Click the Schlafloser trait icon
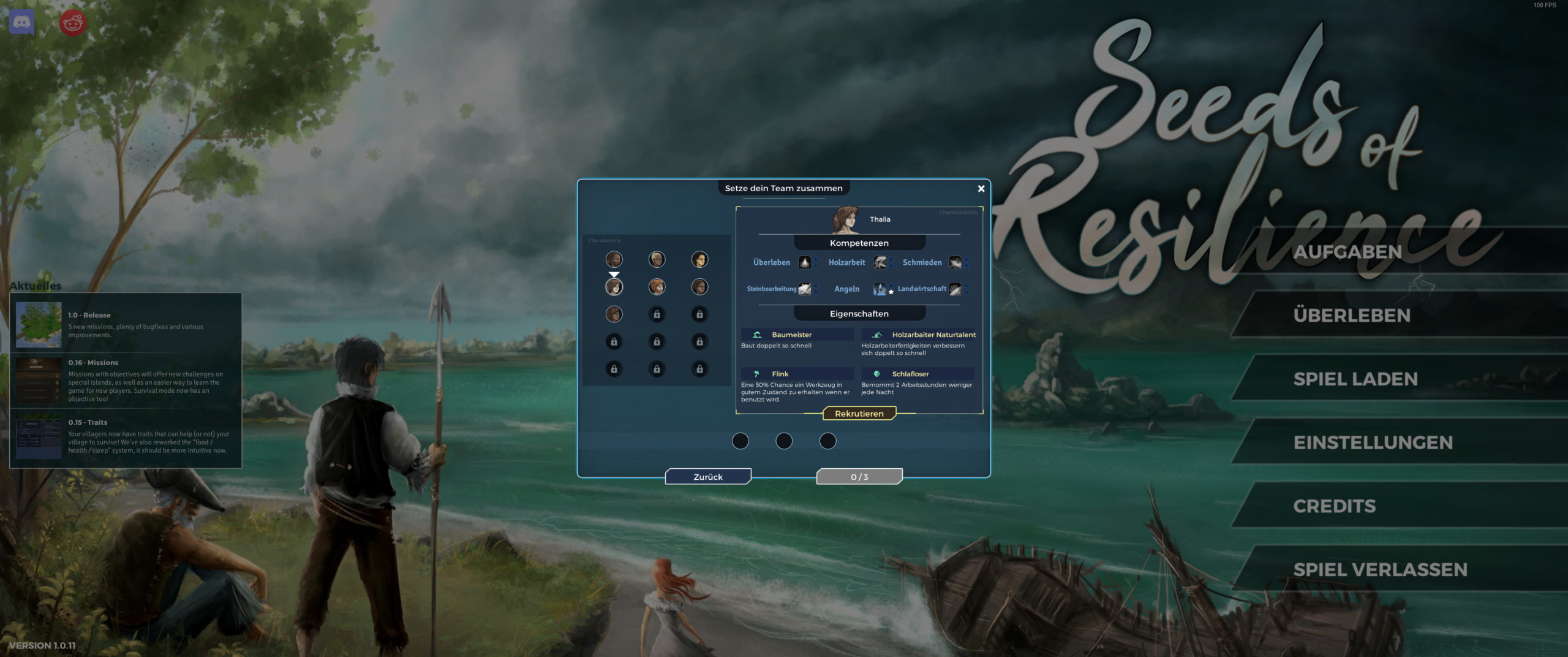This screenshot has width=1568, height=657. pos(878,373)
